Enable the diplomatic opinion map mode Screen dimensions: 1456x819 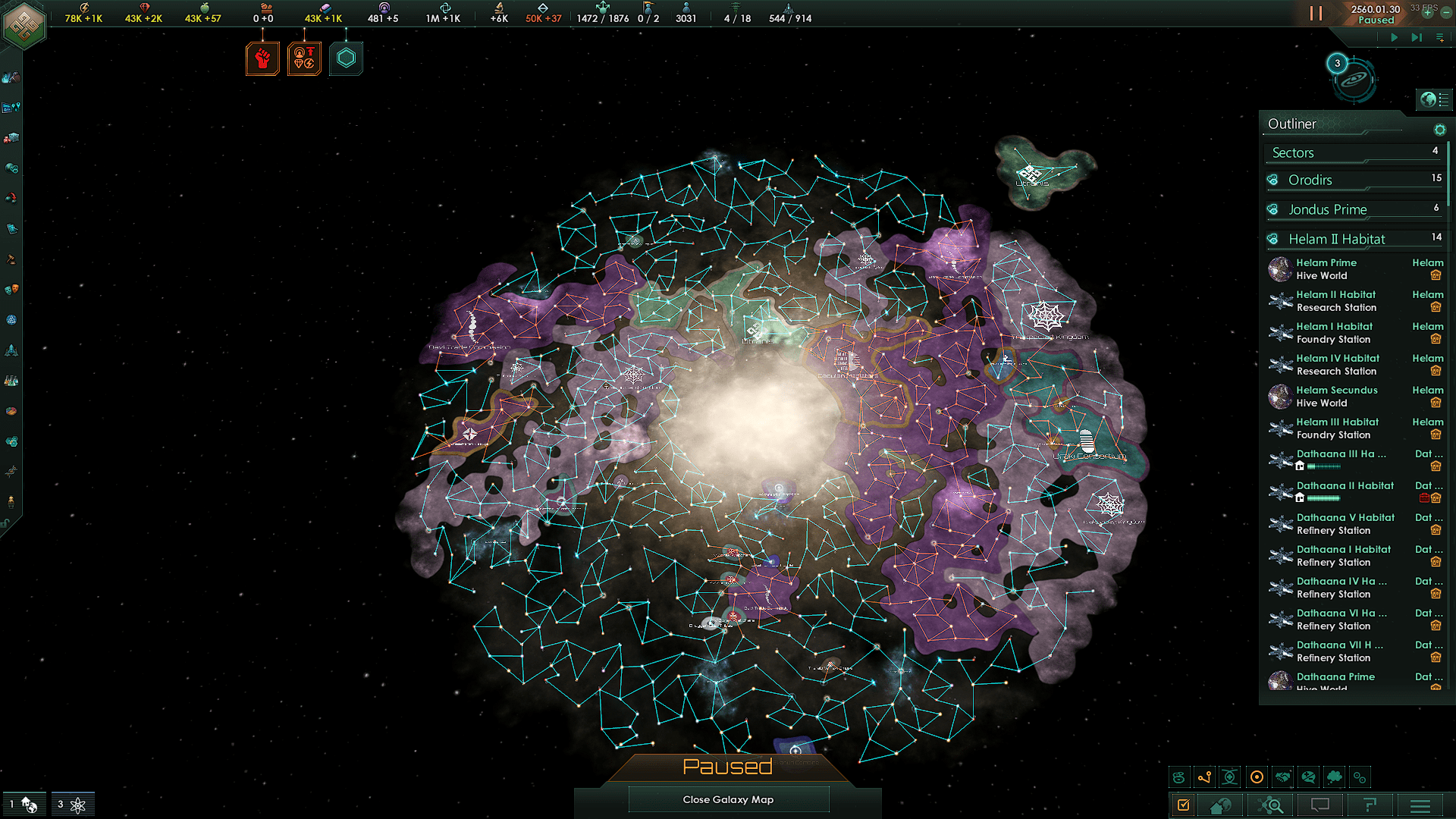[1308, 777]
